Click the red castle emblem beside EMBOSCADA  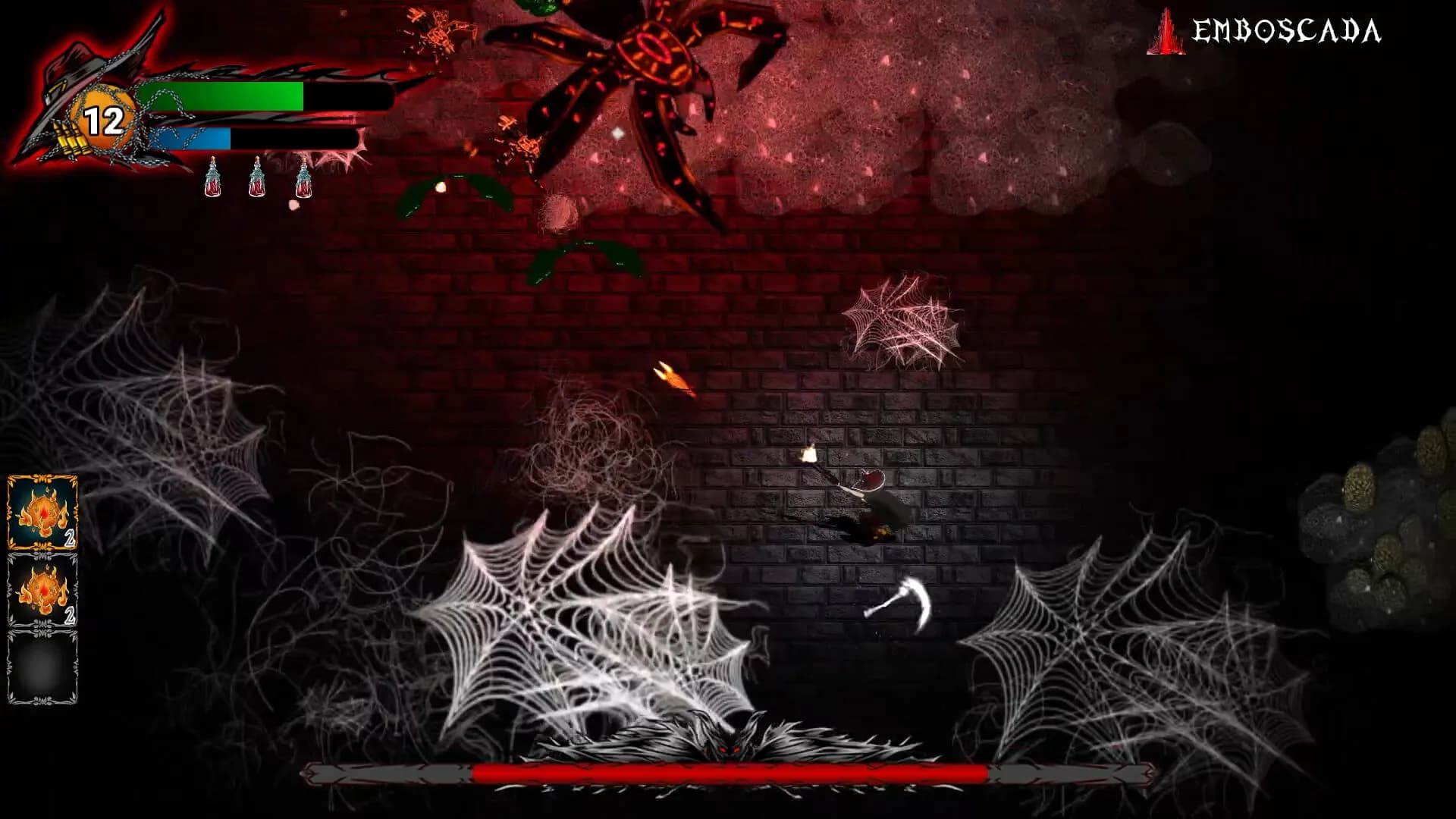[1166, 32]
